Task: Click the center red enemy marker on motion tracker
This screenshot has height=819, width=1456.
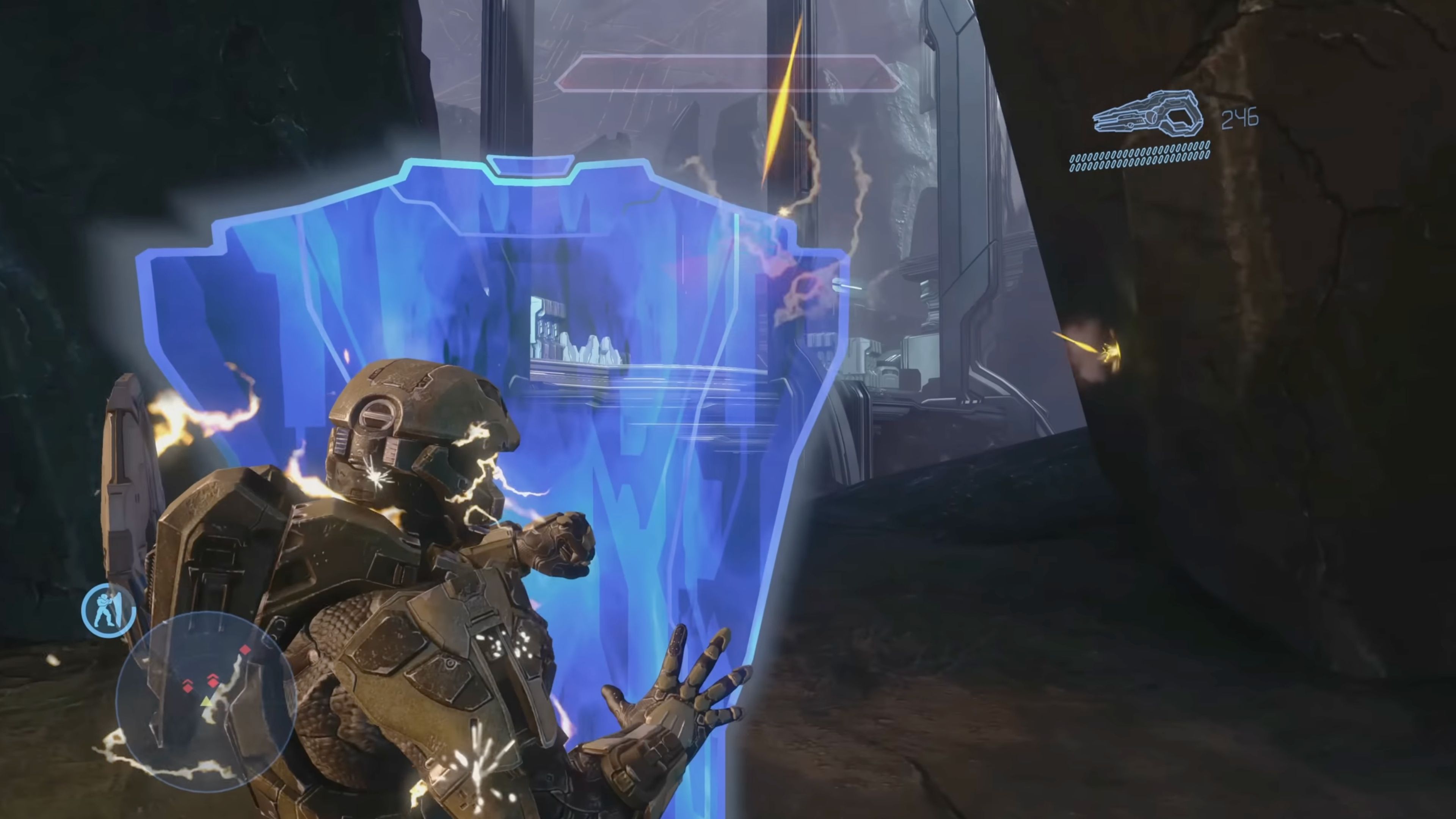Action: point(213,683)
